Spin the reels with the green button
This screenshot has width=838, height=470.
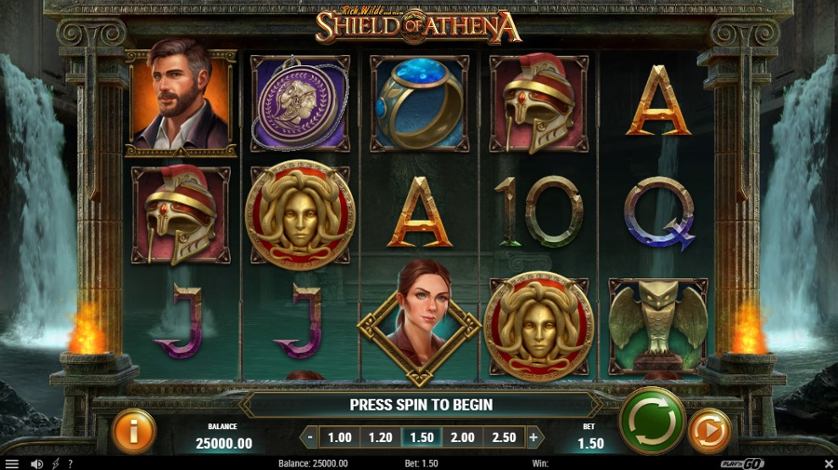tap(651, 420)
